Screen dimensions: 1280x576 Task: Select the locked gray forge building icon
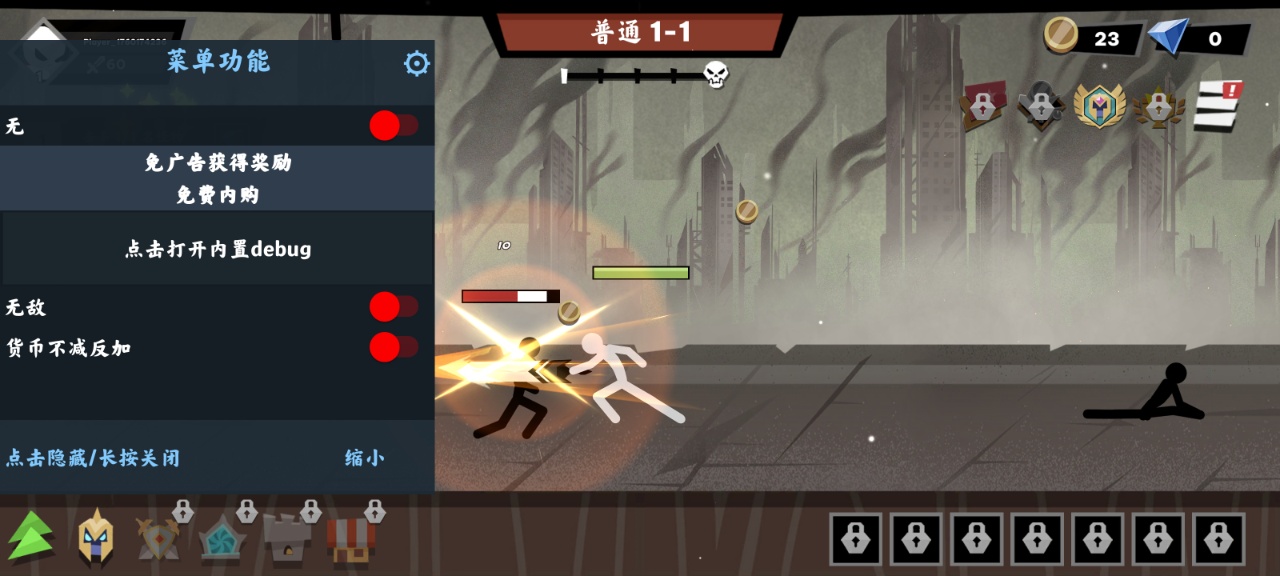coord(287,538)
